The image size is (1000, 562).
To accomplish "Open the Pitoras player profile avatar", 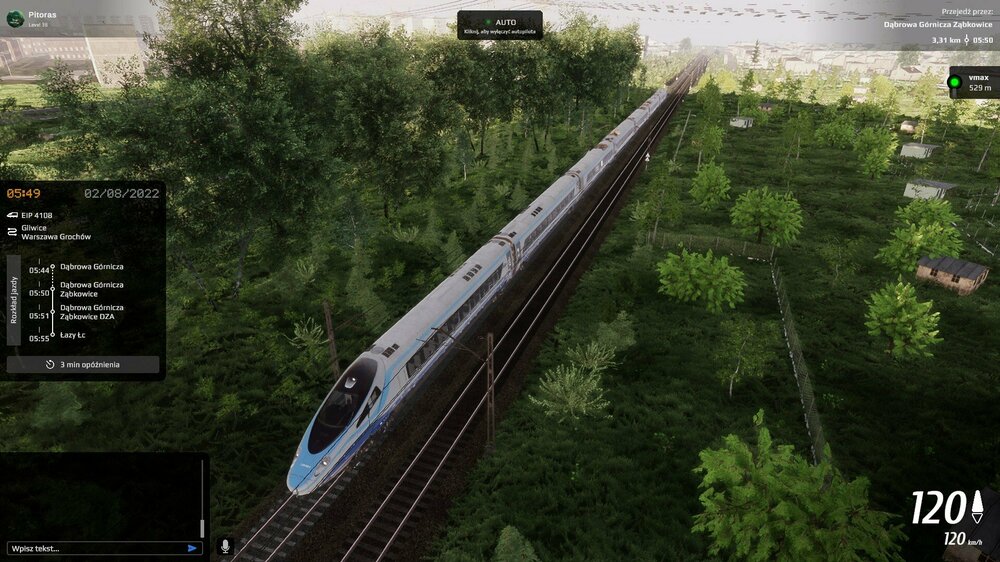I will tap(15, 19).
